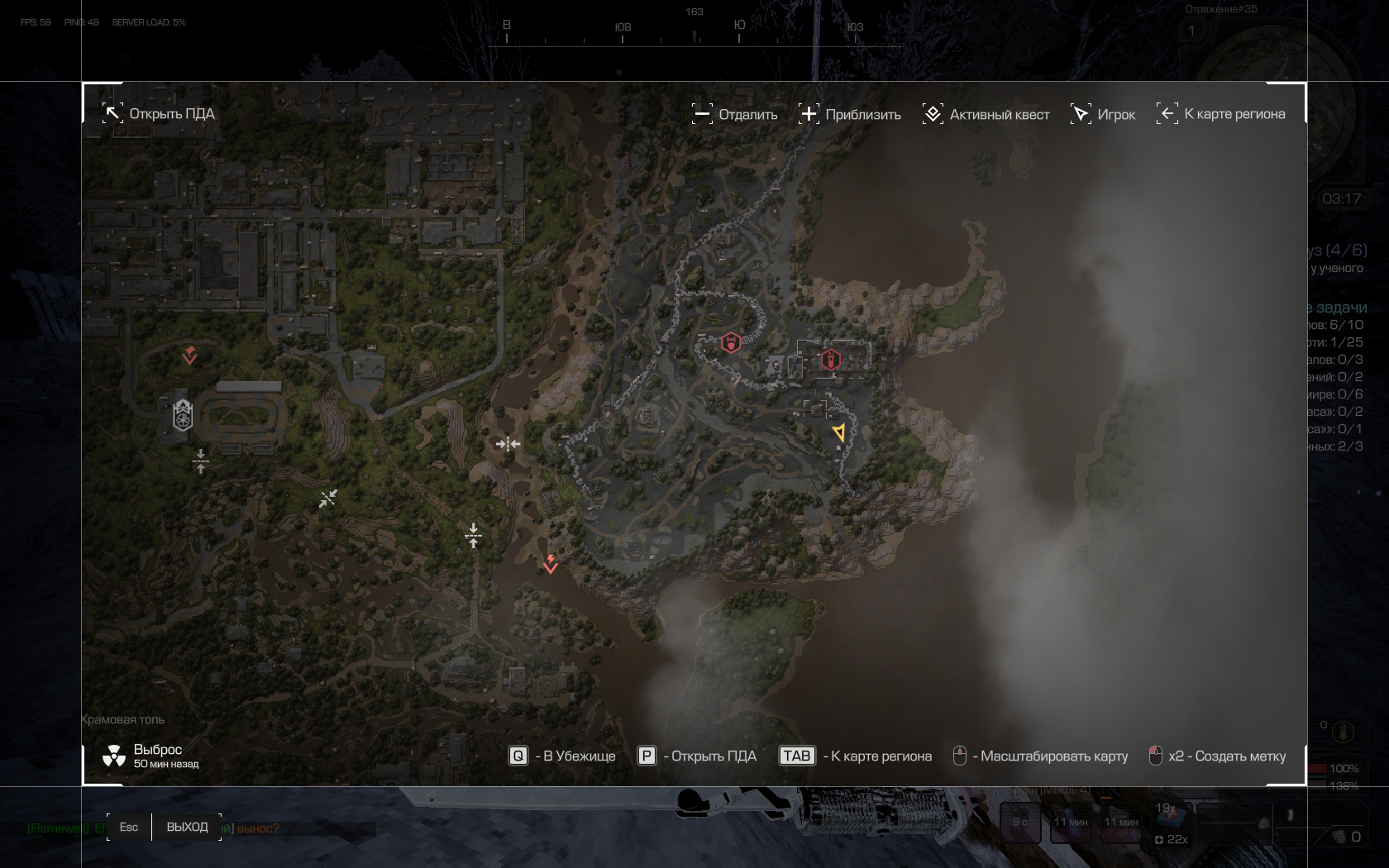Open the PDA from the map header
The image size is (1389, 868).
[158, 114]
